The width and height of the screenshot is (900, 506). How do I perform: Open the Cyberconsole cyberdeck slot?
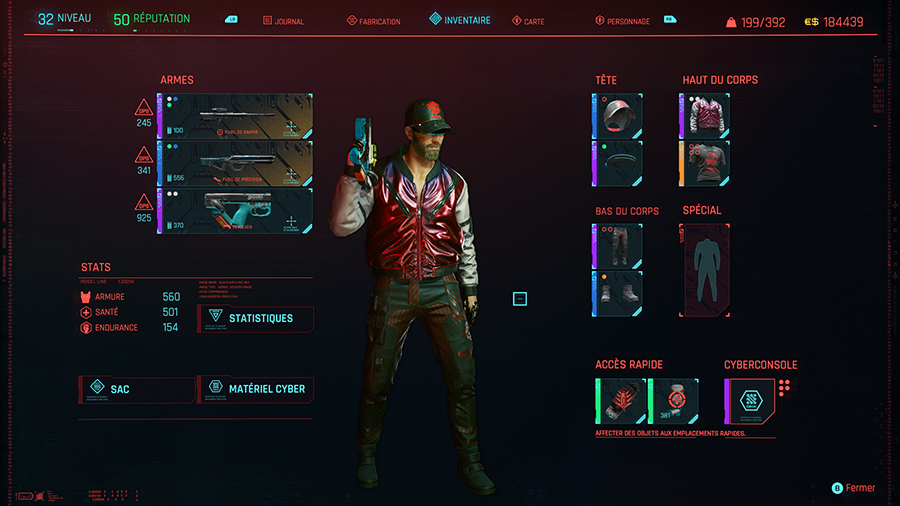coord(749,400)
